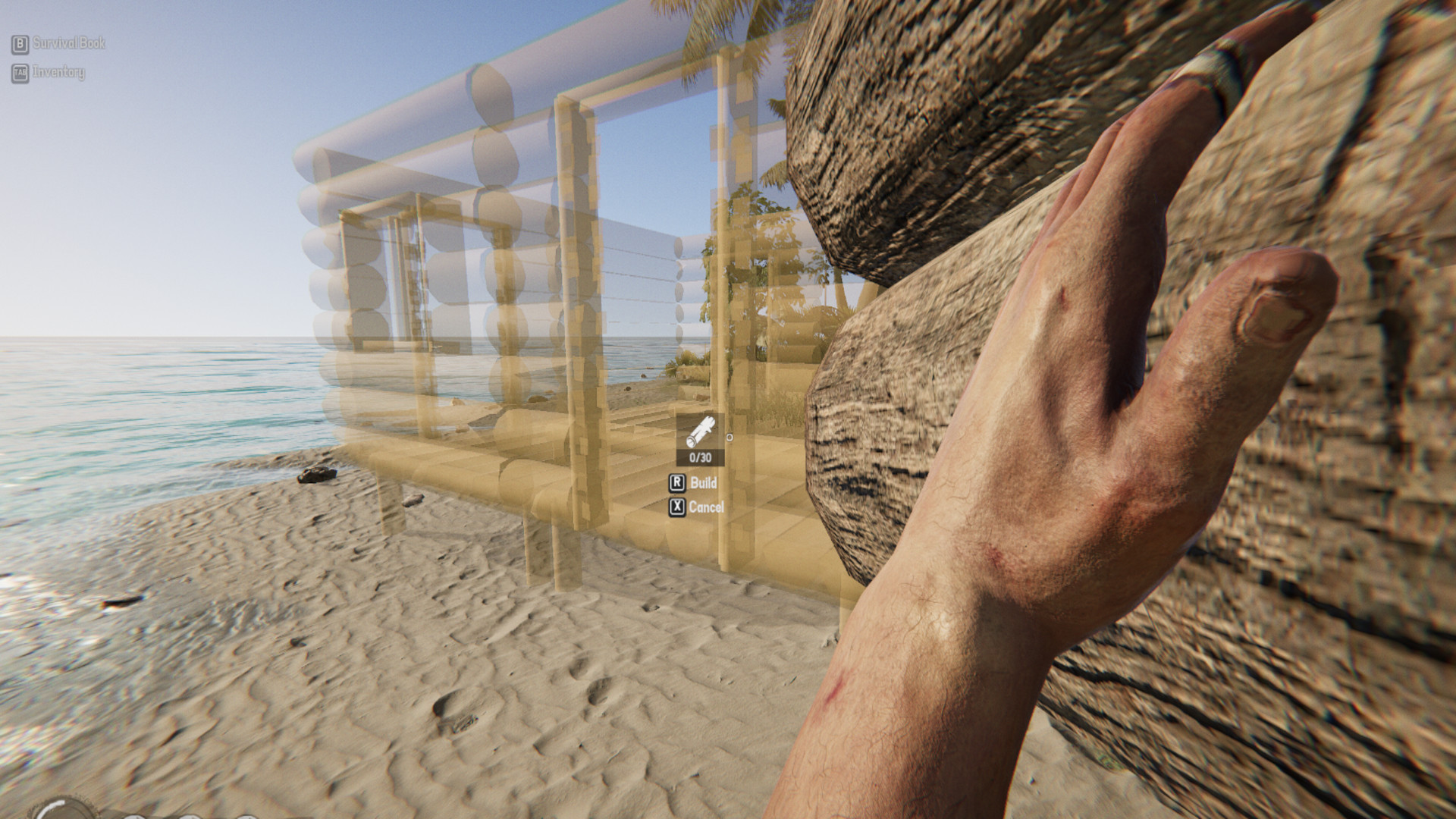
Task: Select the [R] key prompt icon
Action: point(677,482)
